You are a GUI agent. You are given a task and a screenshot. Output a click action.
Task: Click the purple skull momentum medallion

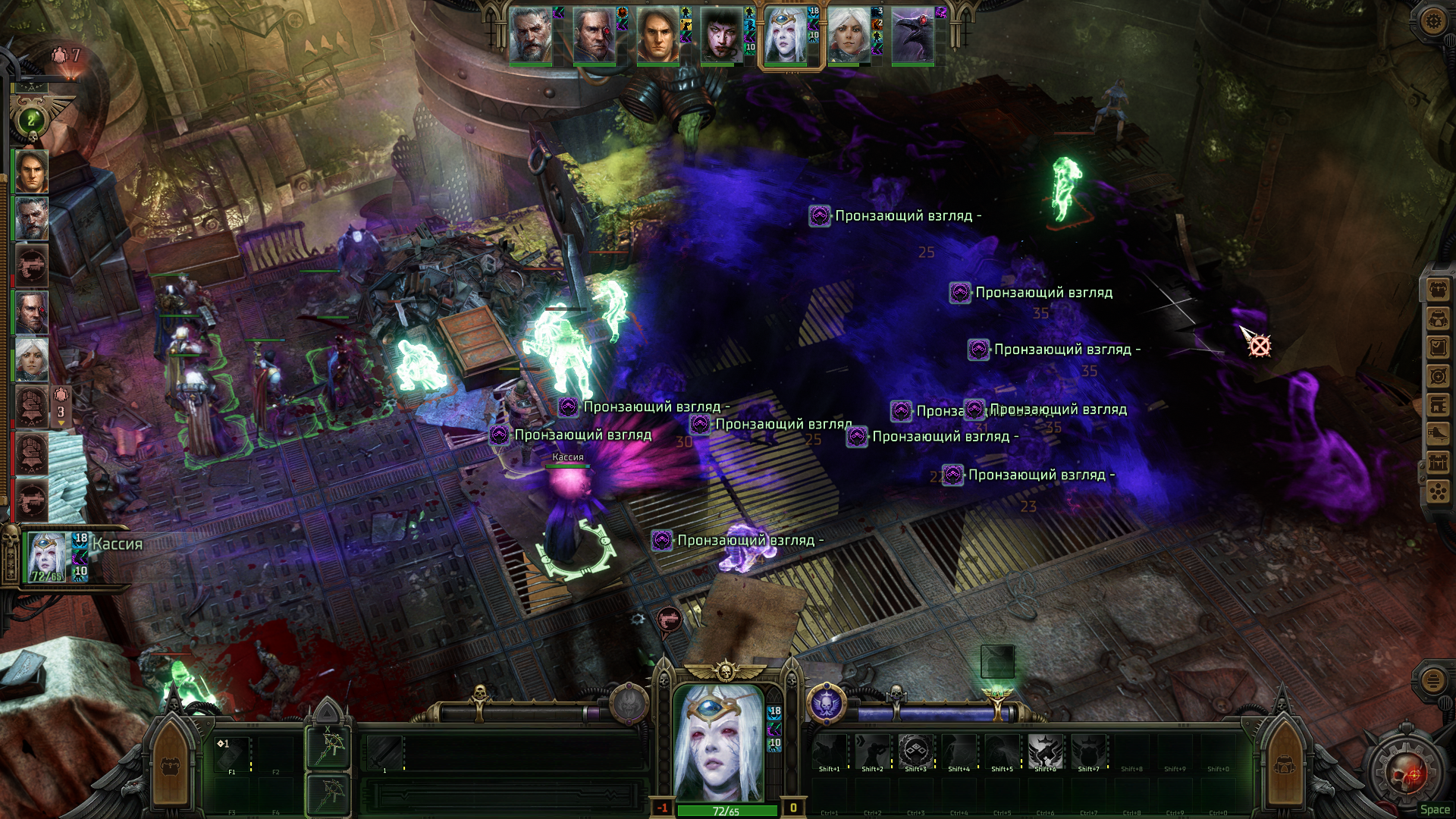tap(826, 704)
